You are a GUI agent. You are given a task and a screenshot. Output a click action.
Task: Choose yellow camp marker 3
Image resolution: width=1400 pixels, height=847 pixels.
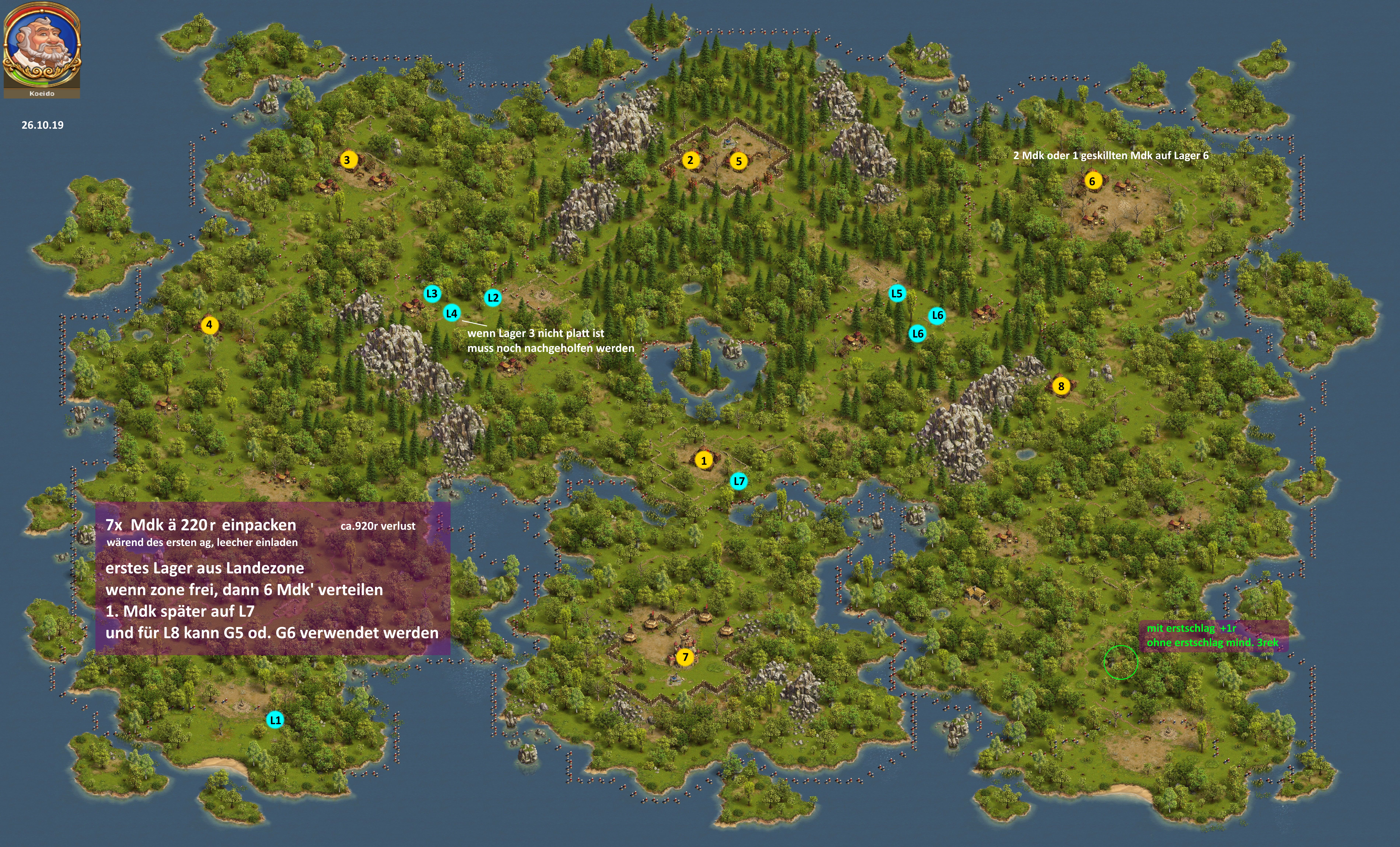[x=347, y=160]
